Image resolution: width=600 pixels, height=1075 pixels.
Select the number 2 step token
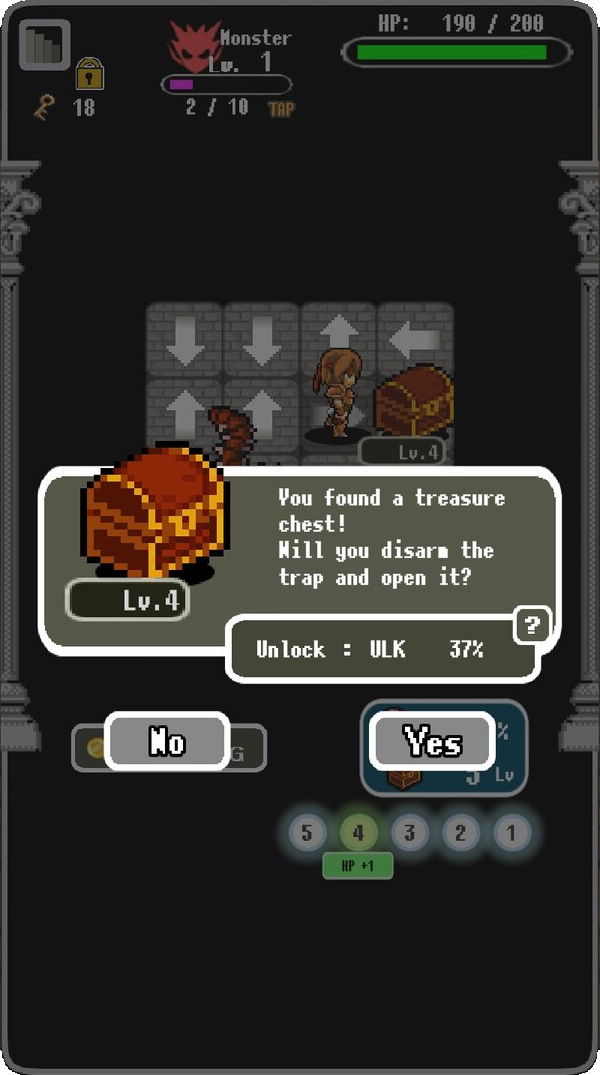point(460,832)
